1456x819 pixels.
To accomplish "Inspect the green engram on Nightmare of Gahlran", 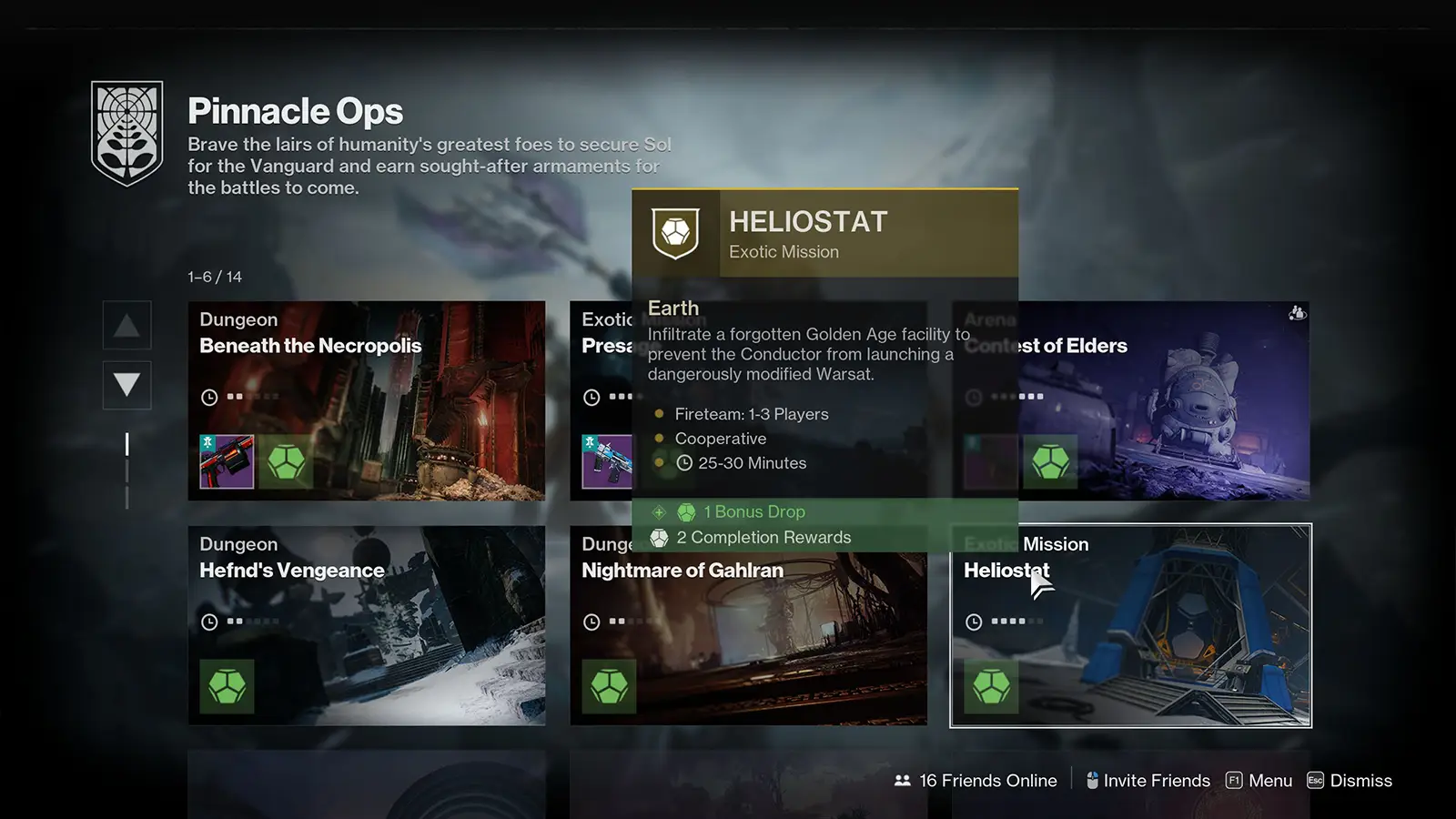I will [x=609, y=686].
